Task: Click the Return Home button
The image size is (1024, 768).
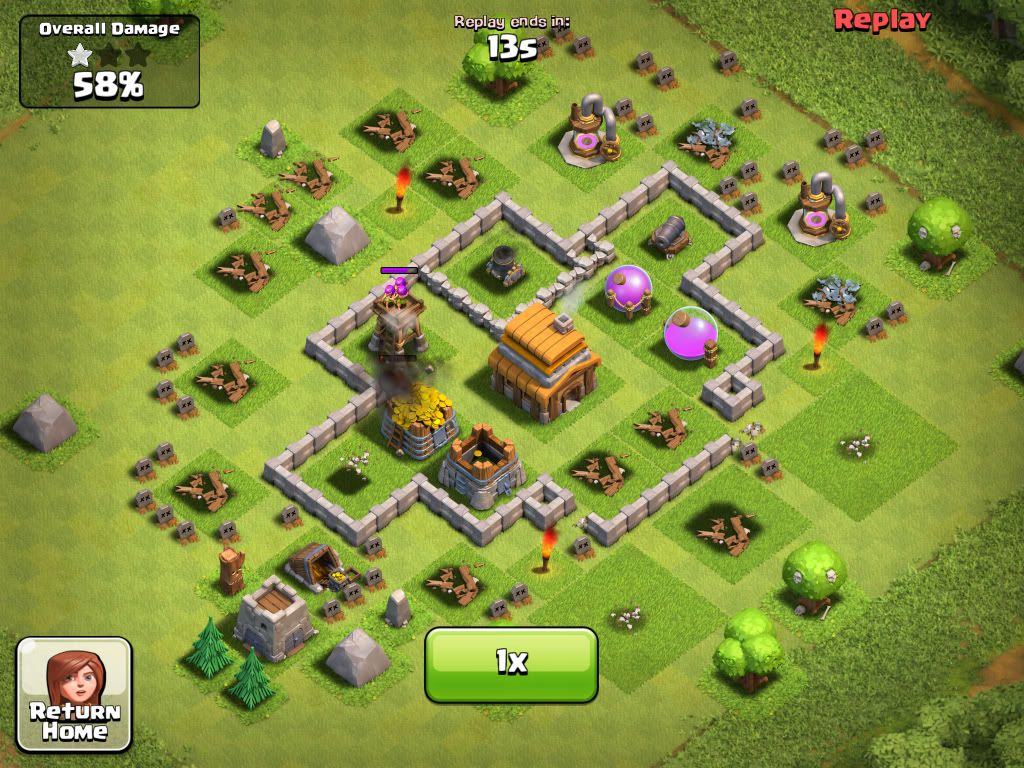Action: tap(74, 694)
